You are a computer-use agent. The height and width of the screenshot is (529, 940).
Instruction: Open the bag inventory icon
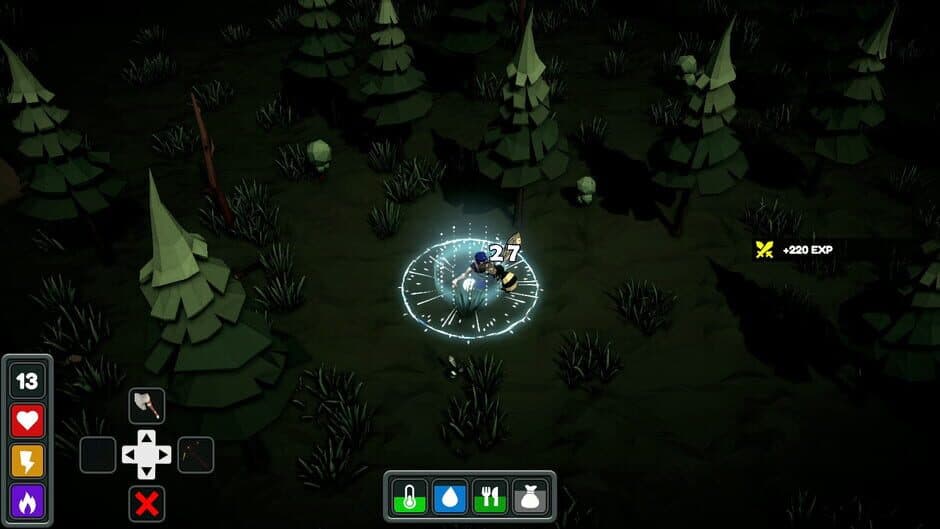point(531,496)
